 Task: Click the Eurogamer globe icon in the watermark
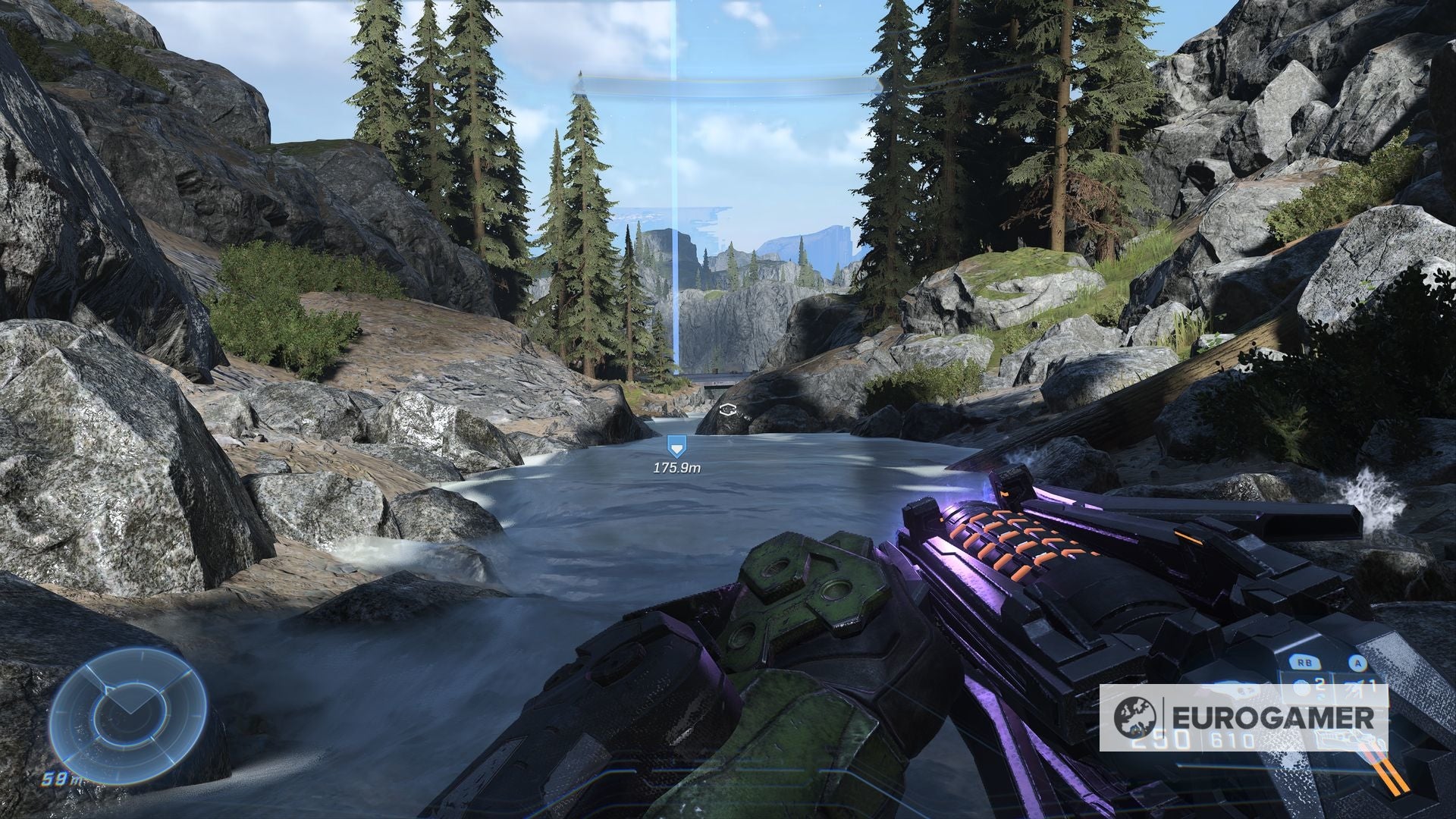(1135, 716)
